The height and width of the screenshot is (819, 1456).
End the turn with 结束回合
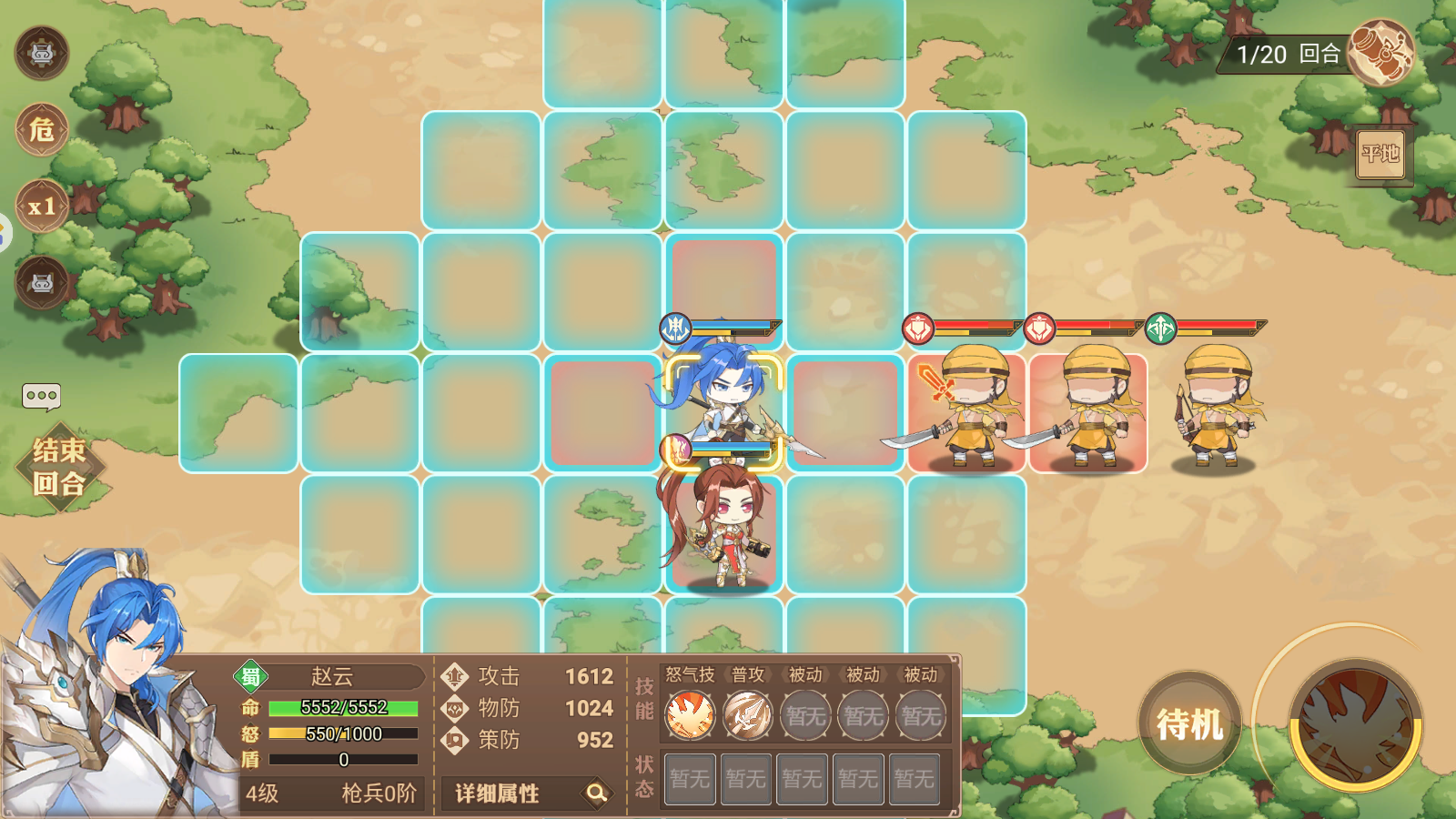(x=60, y=467)
